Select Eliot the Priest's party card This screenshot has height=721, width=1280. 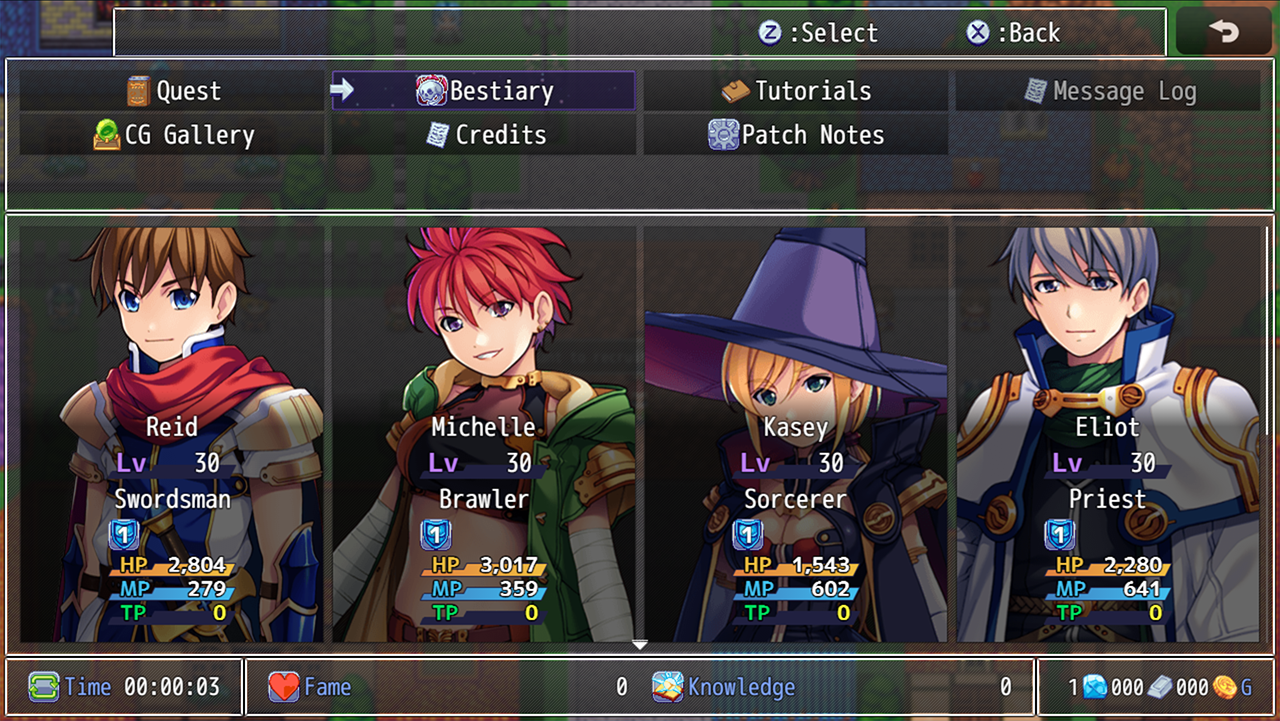click(1108, 433)
